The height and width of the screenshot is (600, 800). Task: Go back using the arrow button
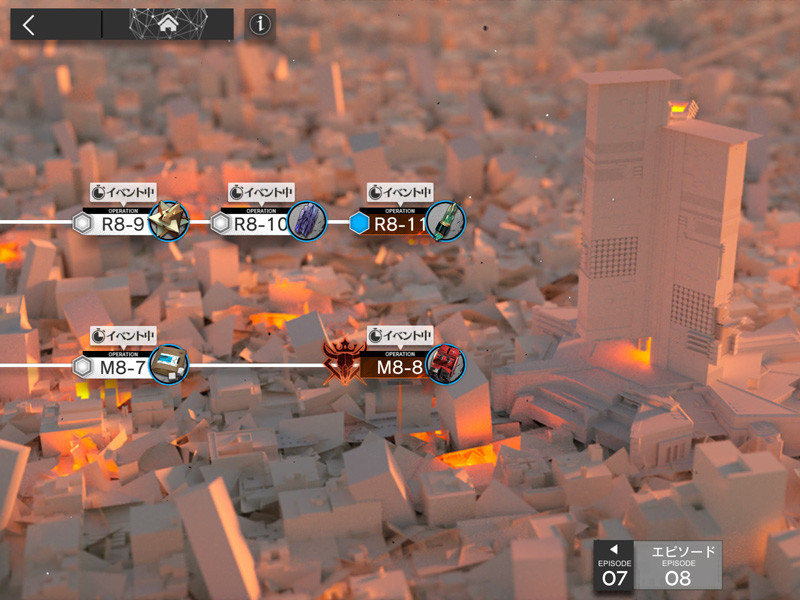[x=29, y=25]
